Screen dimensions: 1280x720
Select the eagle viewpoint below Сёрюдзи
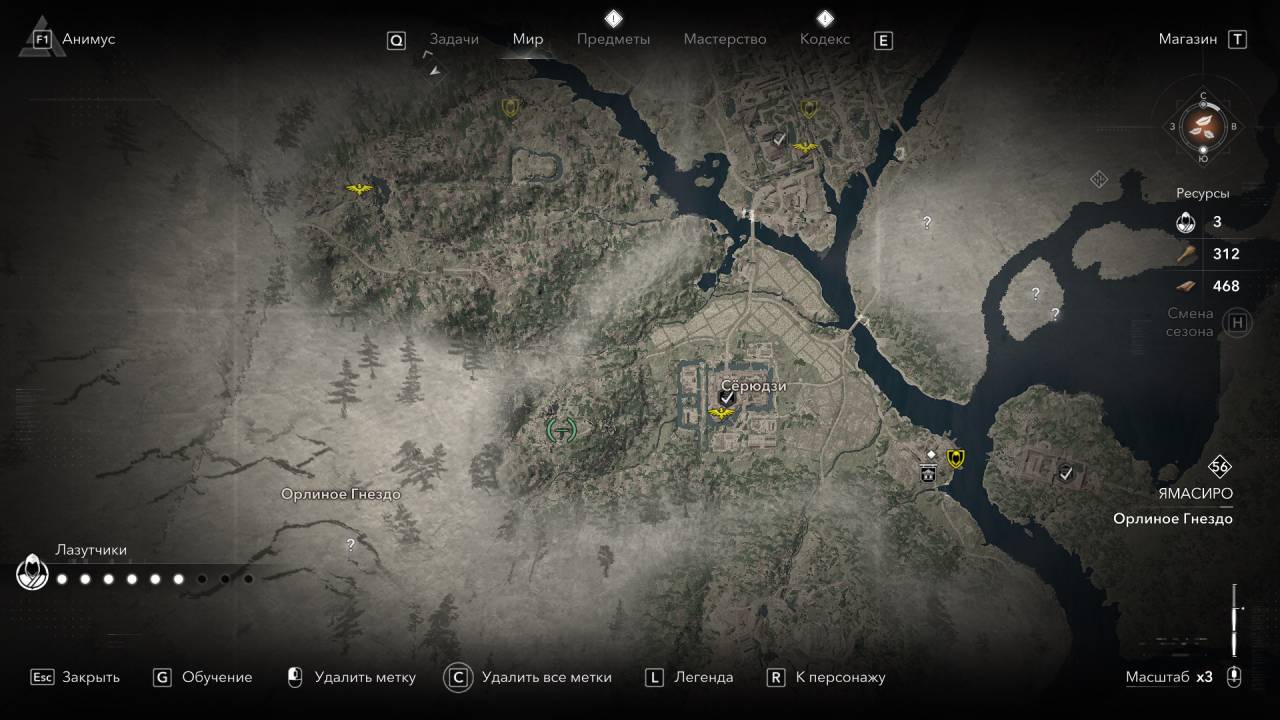tap(720, 413)
